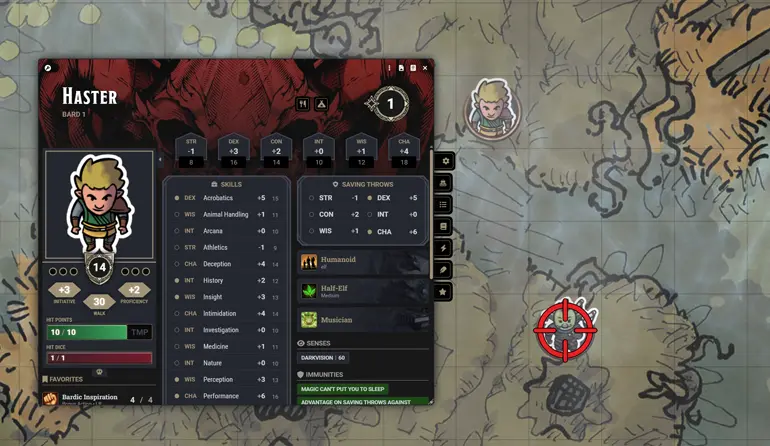Roll a Constitution saving throw
Viewport: 770px width, 446px height.
(x=327, y=214)
